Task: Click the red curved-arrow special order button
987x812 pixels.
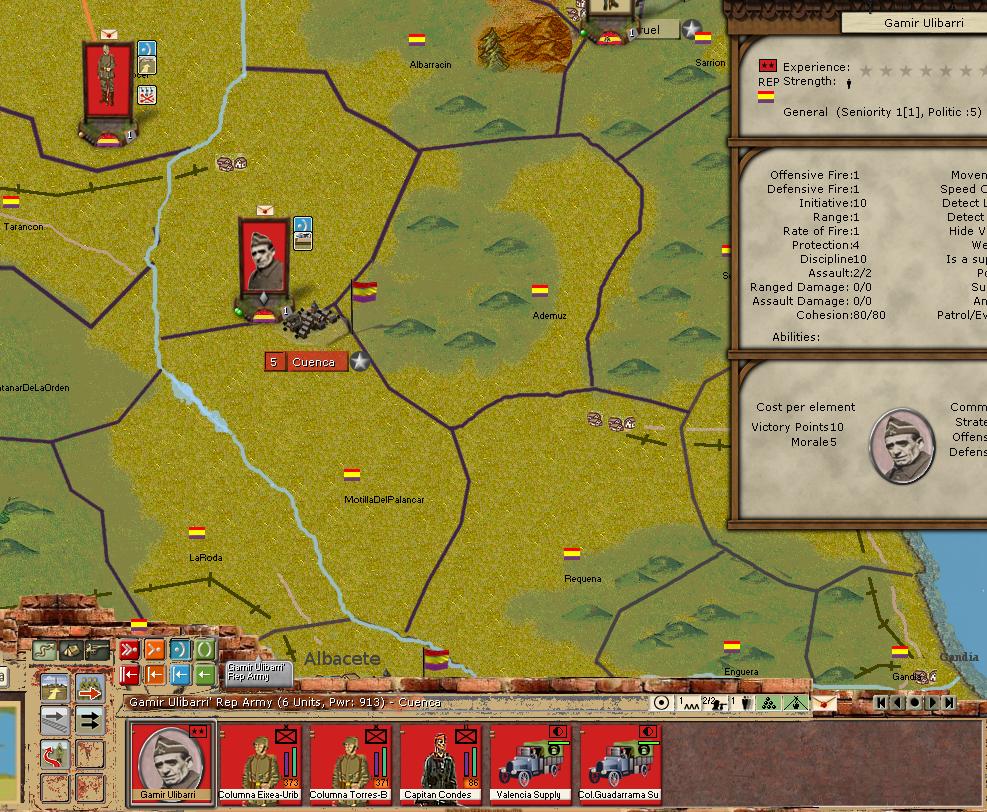Action: [x=56, y=754]
